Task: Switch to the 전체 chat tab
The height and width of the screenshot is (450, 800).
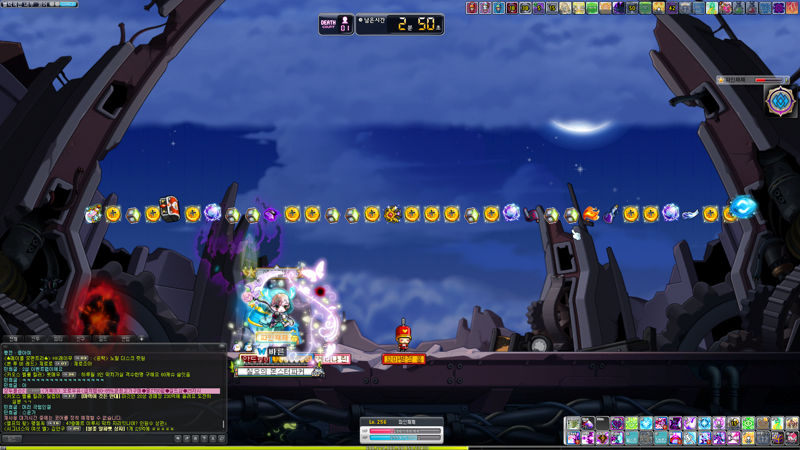Action: (13, 339)
